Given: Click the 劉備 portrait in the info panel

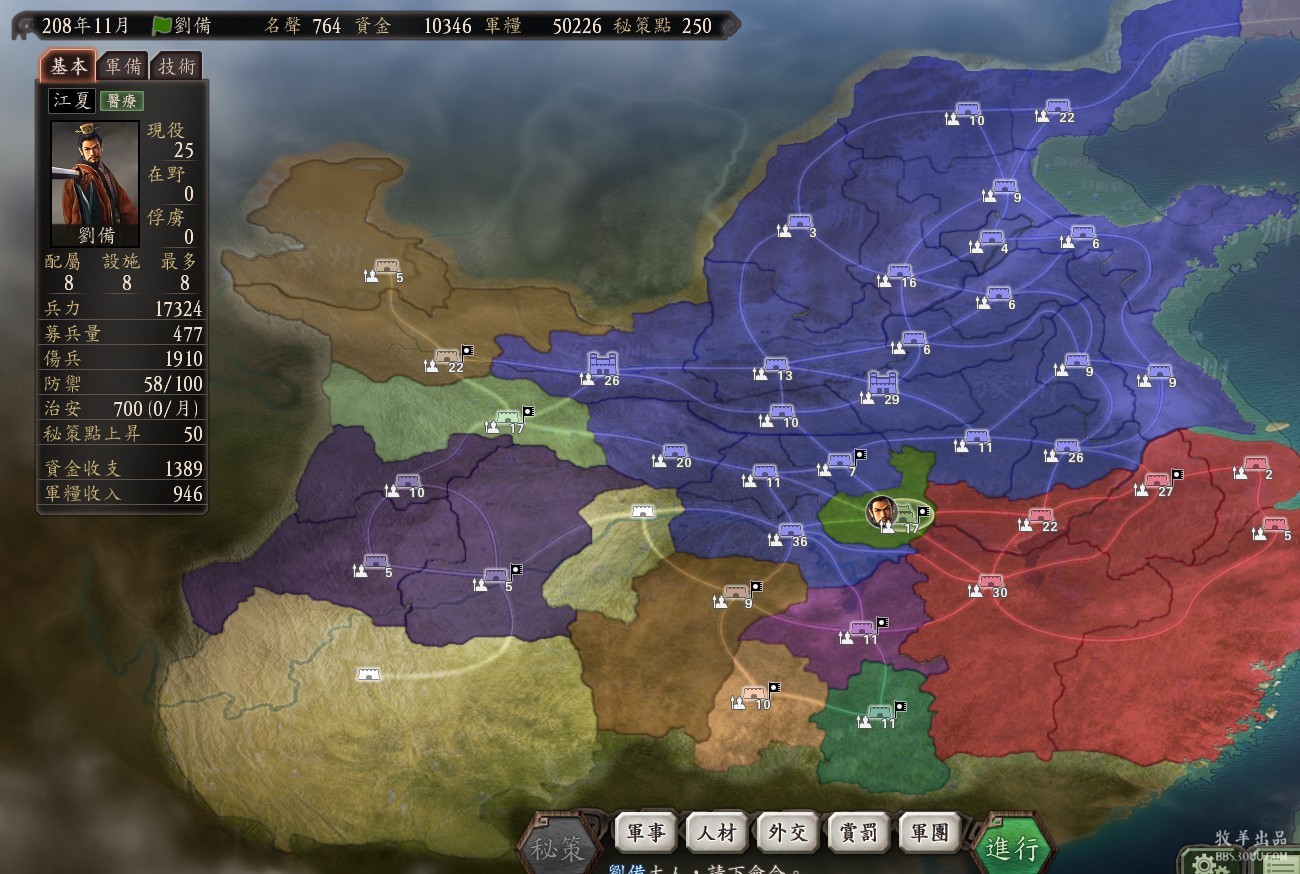Looking at the screenshot, I should [x=95, y=184].
